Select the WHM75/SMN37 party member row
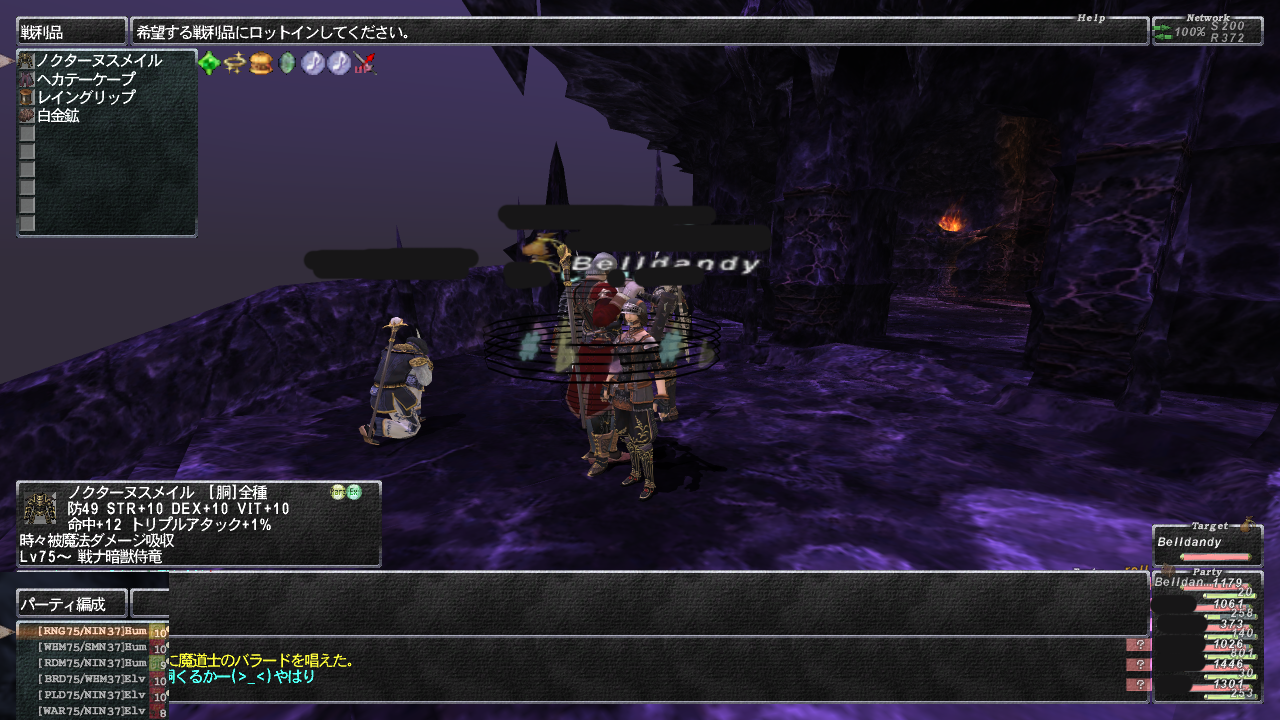Viewport: 1280px width, 720px height. [x=92, y=648]
